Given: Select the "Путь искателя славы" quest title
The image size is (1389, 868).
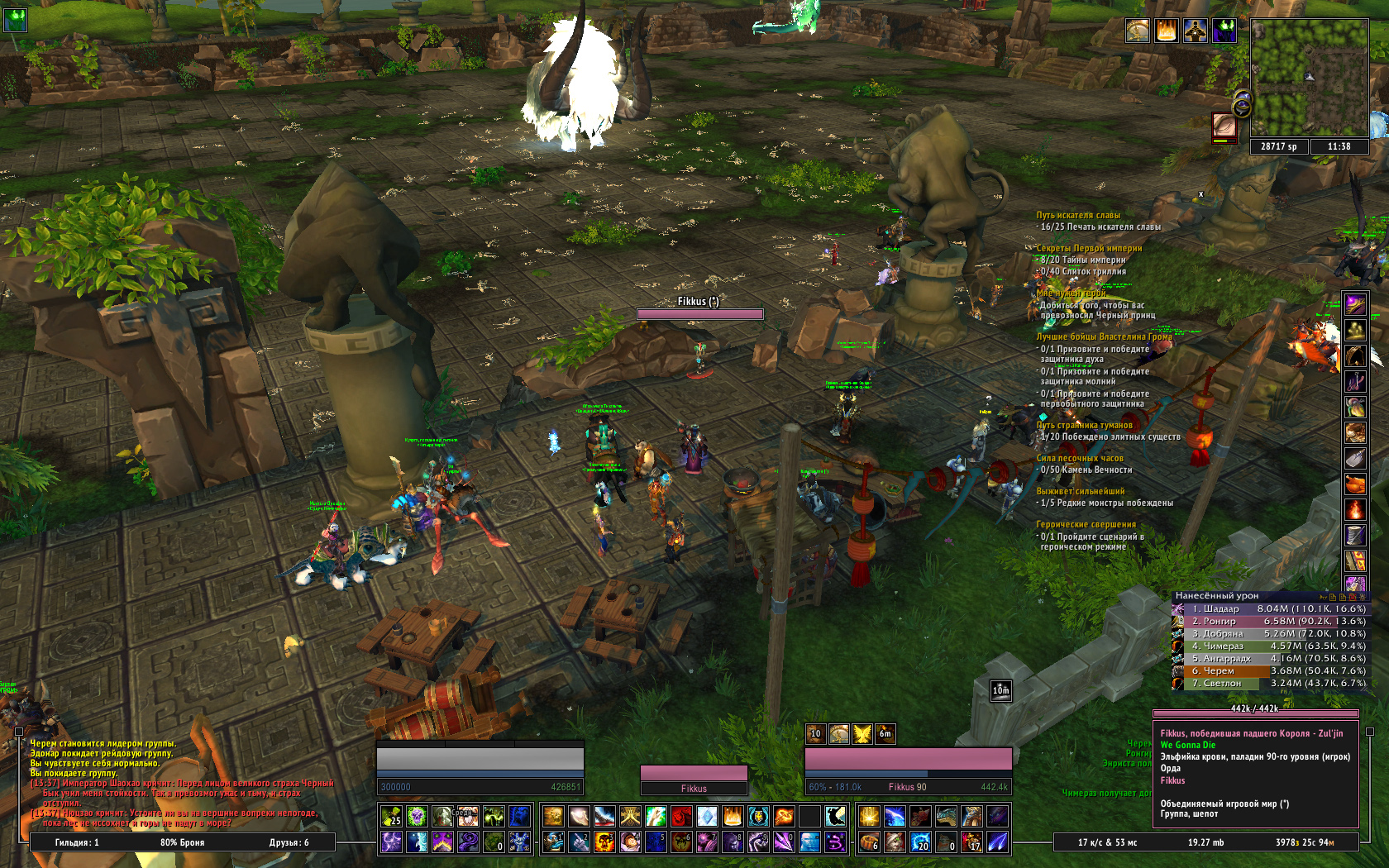Looking at the screenshot, I should [x=1078, y=215].
